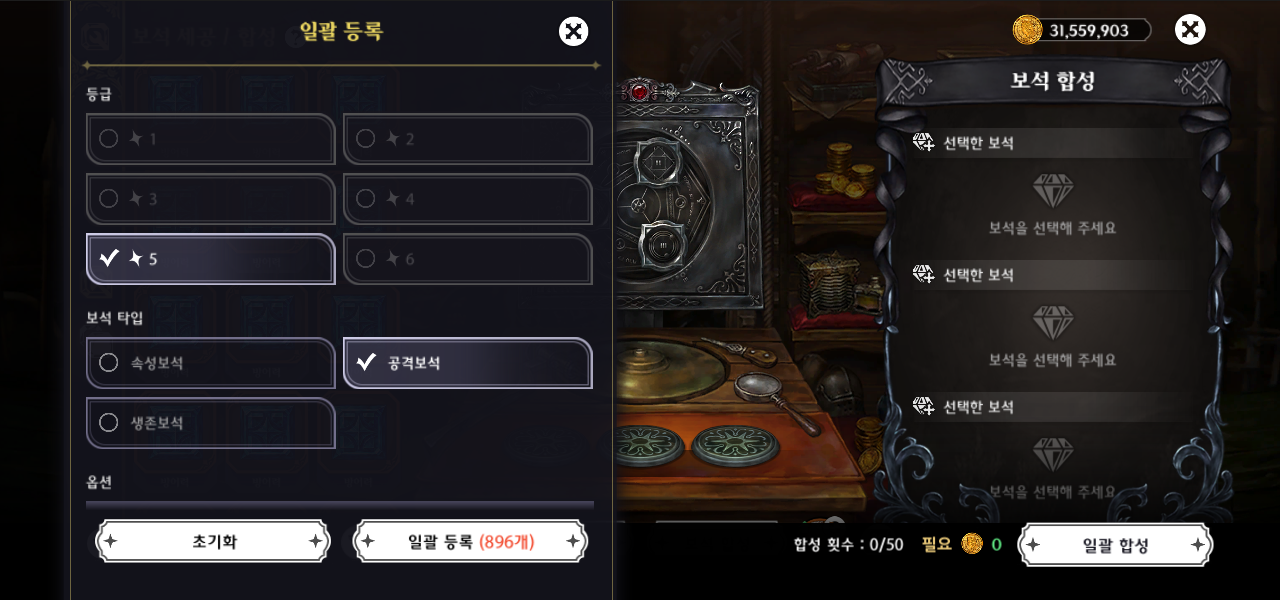
Task: Select the 6-star grade option
Action: pos(467,259)
